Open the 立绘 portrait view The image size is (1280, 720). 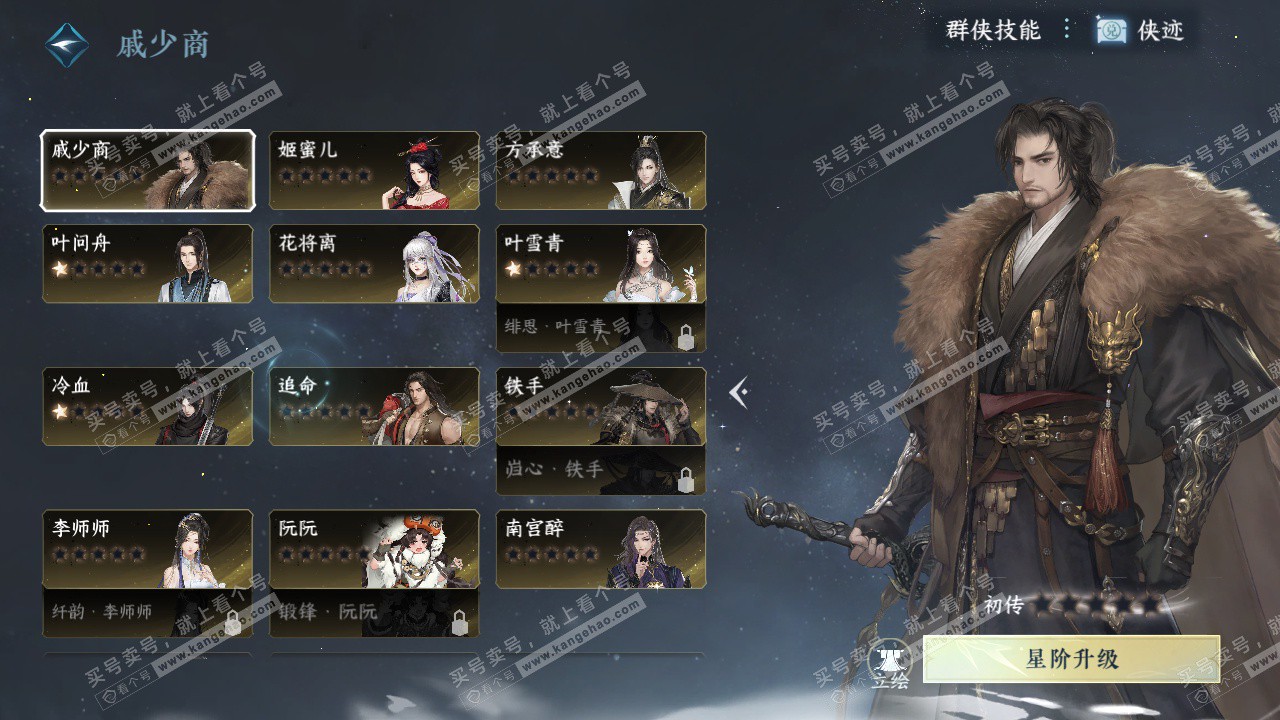[889, 663]
